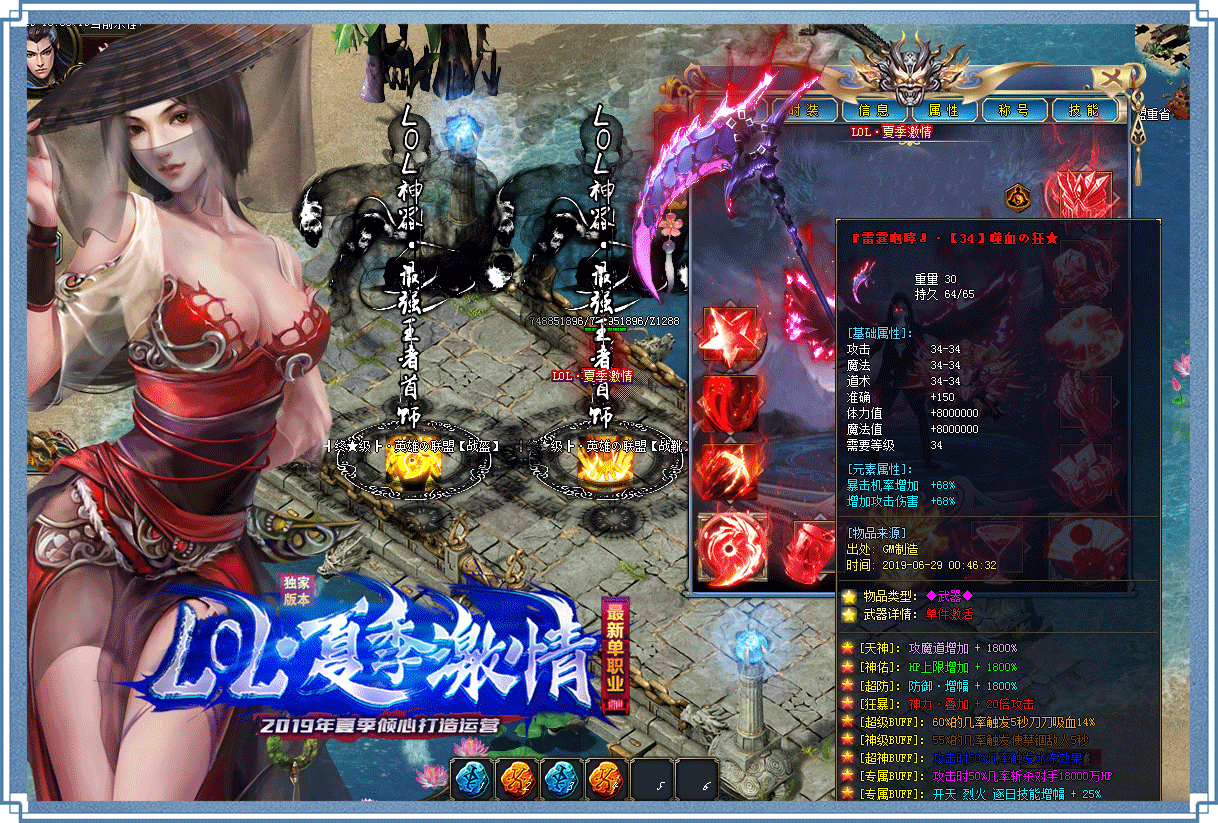
Task: Use the blue rune in hotbar slot 3
Action: coord(562,780)
